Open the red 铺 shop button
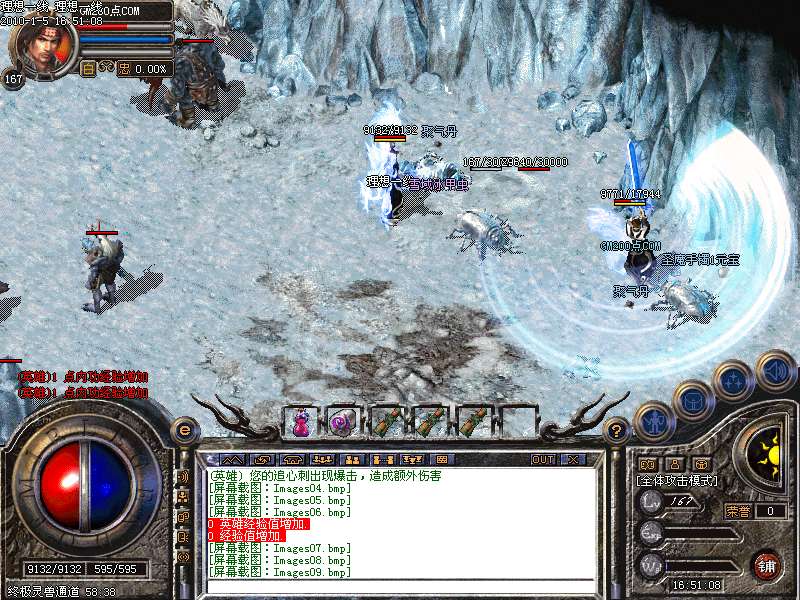Screen dimensions: 800x600 click(767, 565)
